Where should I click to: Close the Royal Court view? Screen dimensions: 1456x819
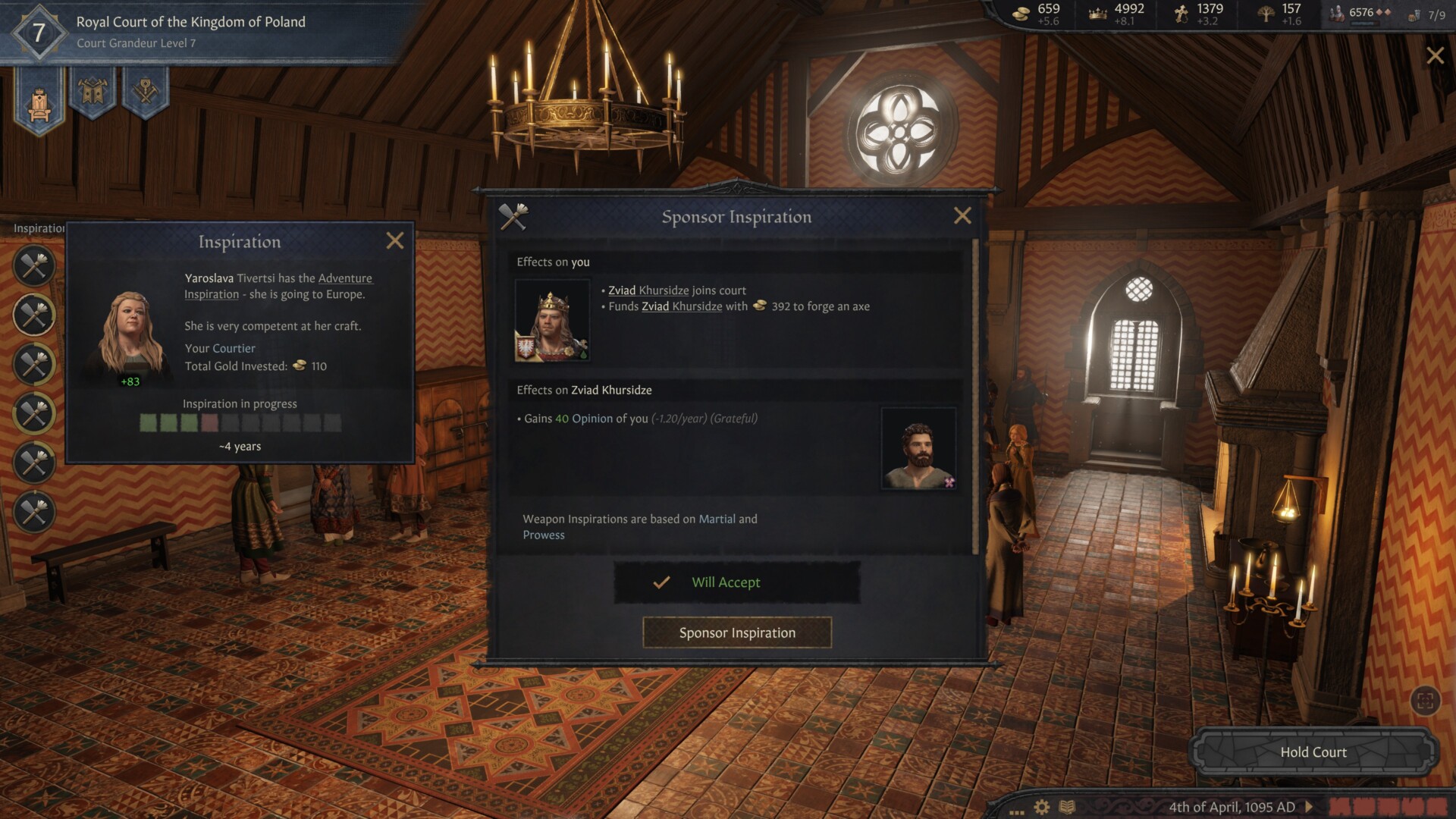[x=1435, y=55]
